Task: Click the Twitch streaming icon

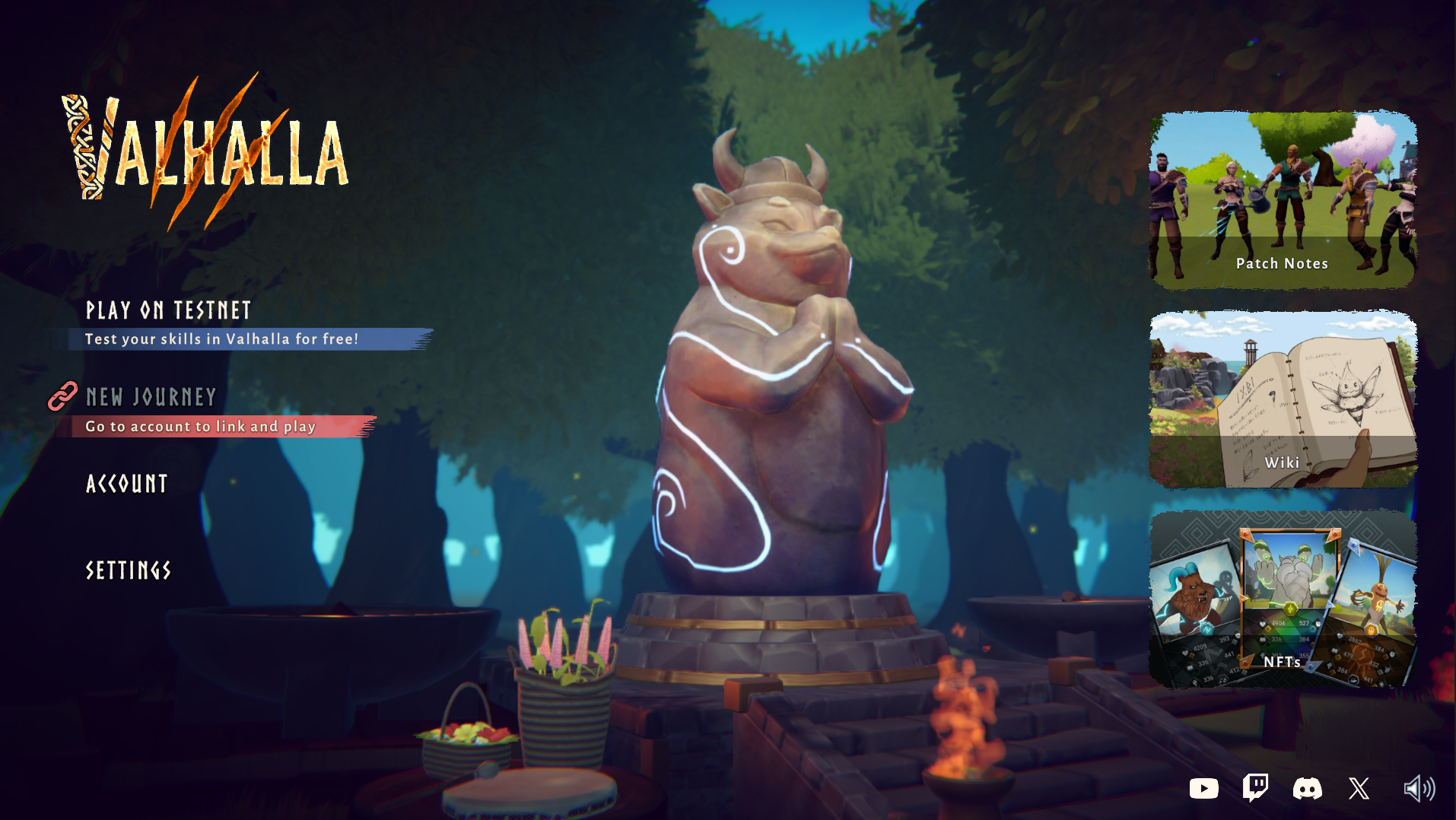Action: pos(1255,789)
